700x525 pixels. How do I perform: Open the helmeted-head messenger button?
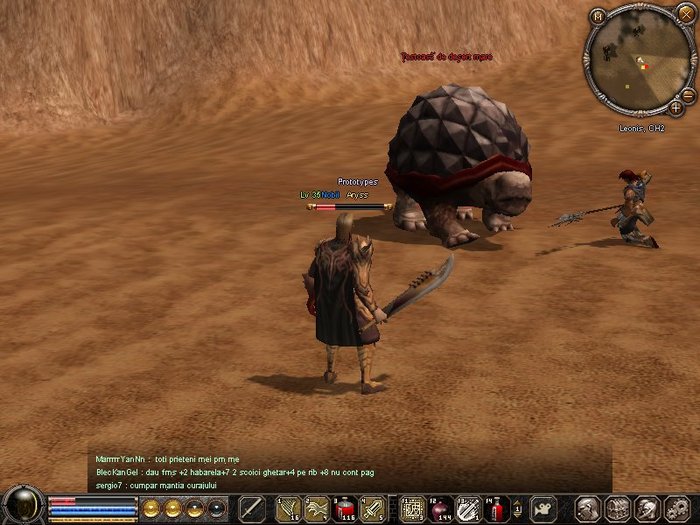point(647,508)
